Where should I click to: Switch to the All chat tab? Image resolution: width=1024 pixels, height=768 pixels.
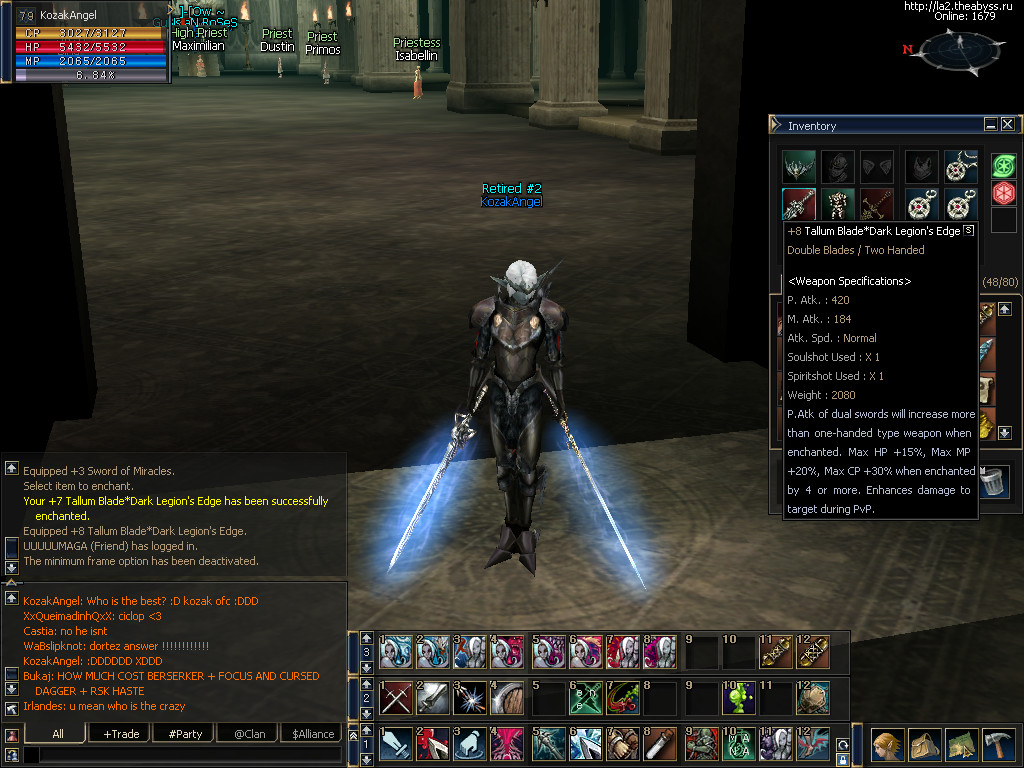click(58, 734)
